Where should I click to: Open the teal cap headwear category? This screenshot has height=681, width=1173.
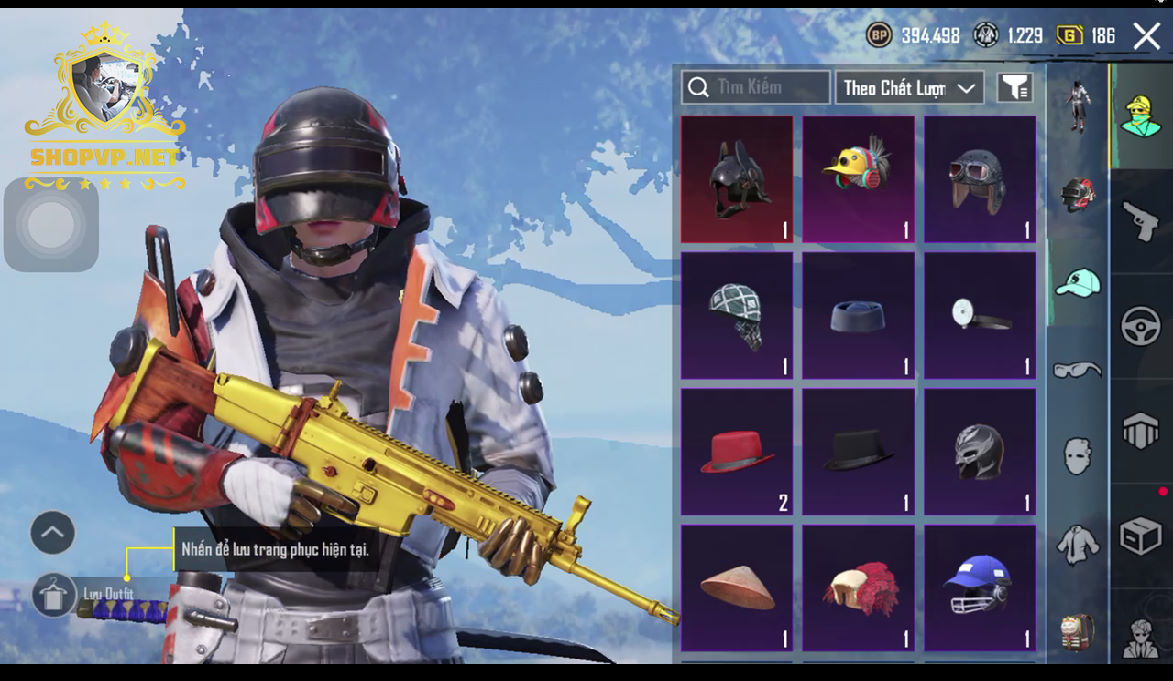1077,283
